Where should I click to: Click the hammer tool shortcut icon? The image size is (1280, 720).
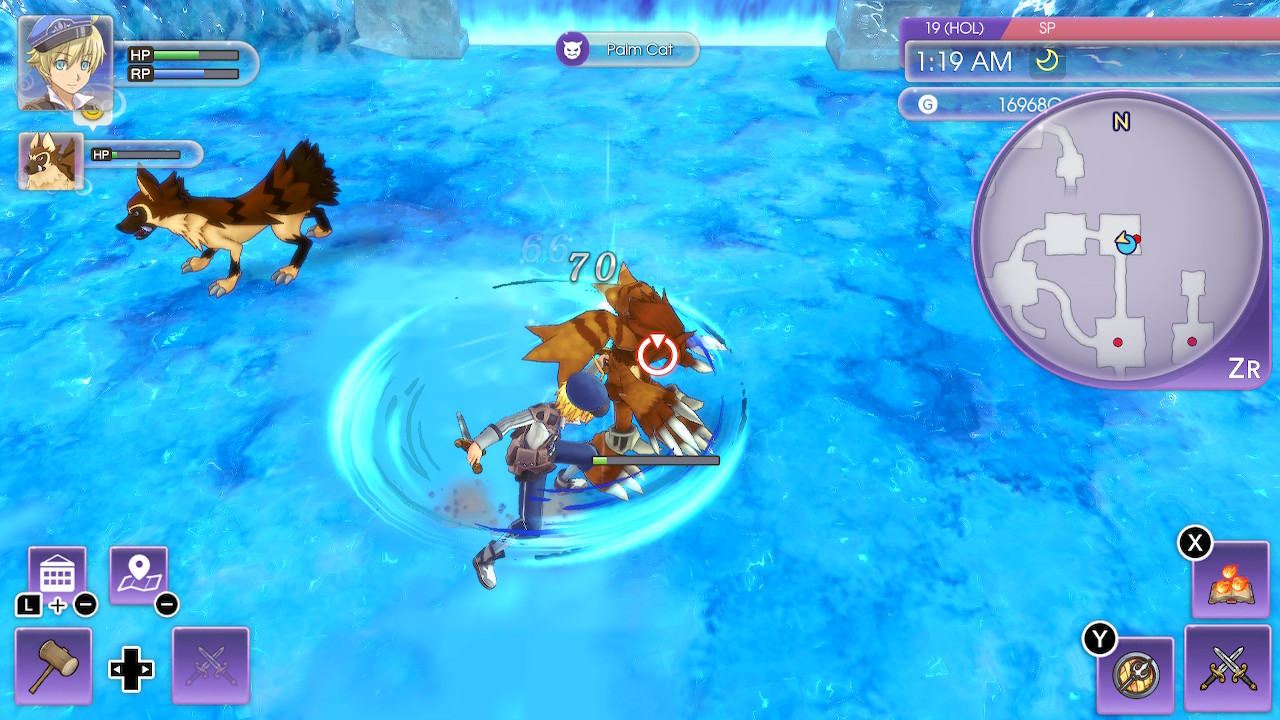click(53, 664)
